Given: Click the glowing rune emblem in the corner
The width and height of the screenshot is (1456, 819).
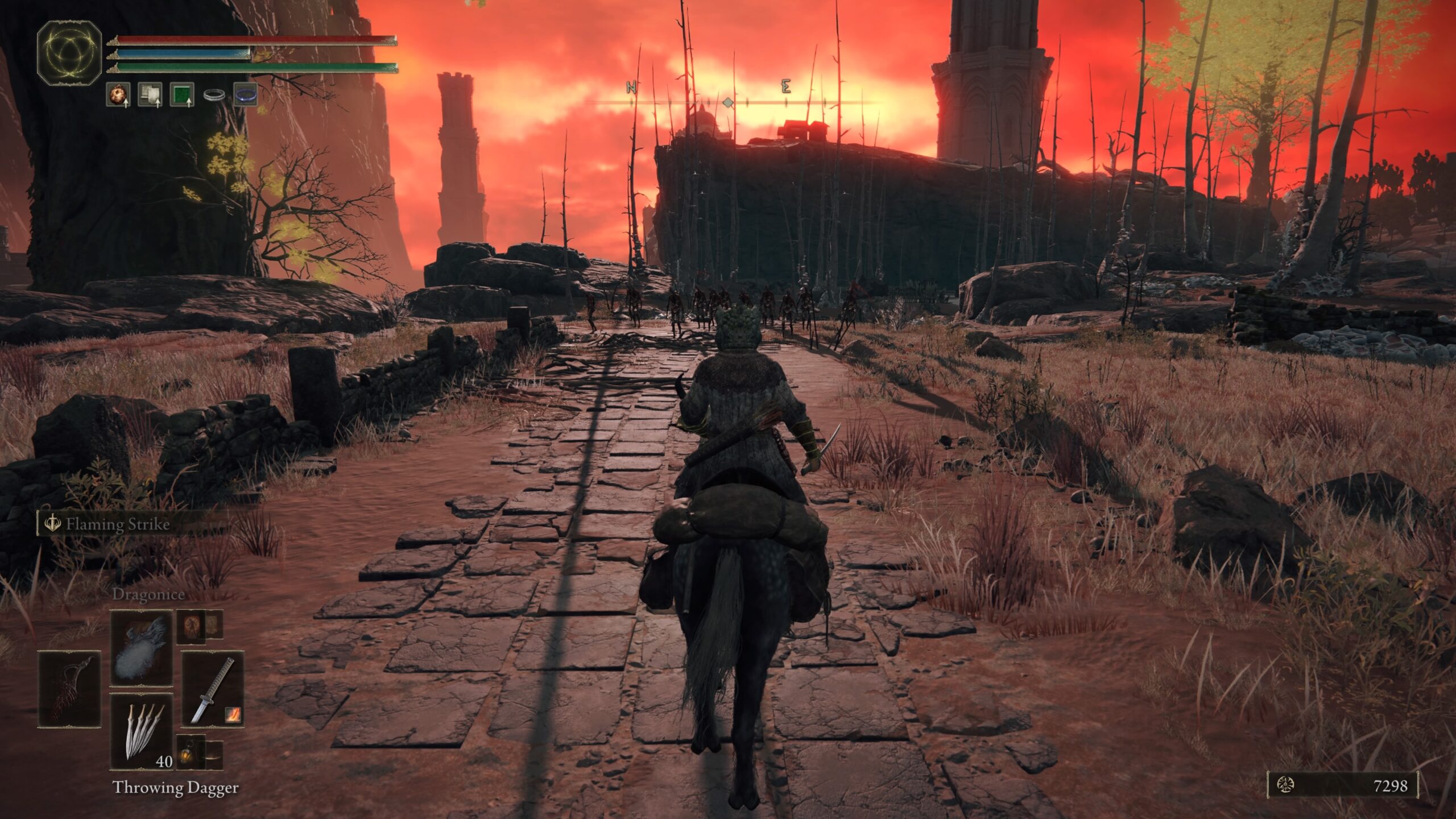Looking at the screenshot, I should [x=69, y=51].
